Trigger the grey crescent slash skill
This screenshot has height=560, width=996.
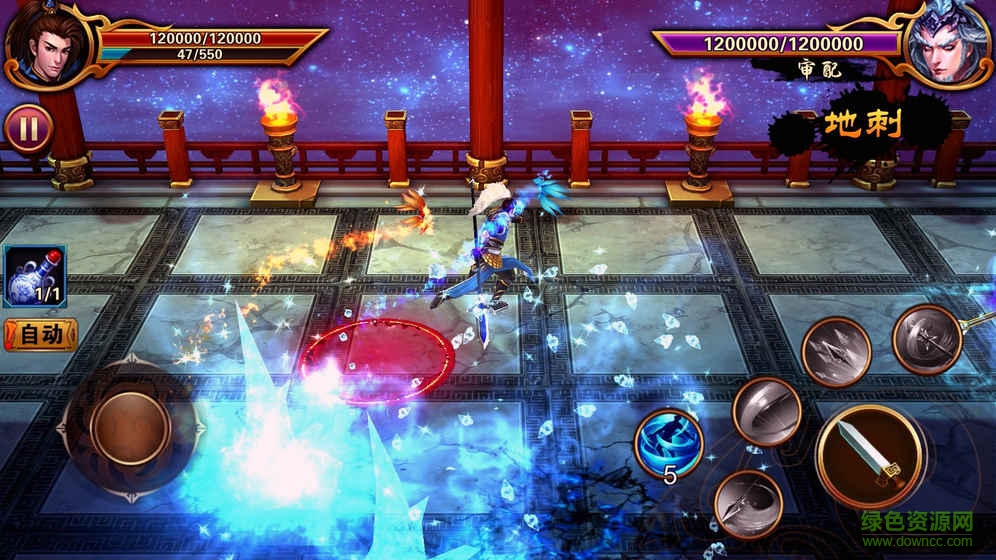pos(766,411)
